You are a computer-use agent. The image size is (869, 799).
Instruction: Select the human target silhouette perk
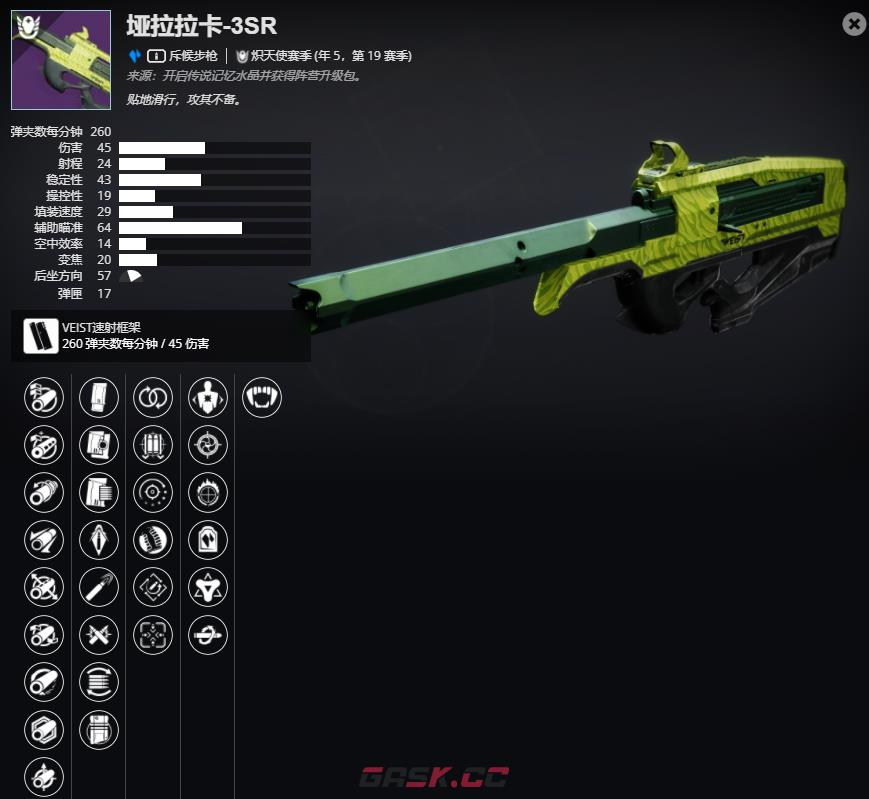click(x=208, y=397)
